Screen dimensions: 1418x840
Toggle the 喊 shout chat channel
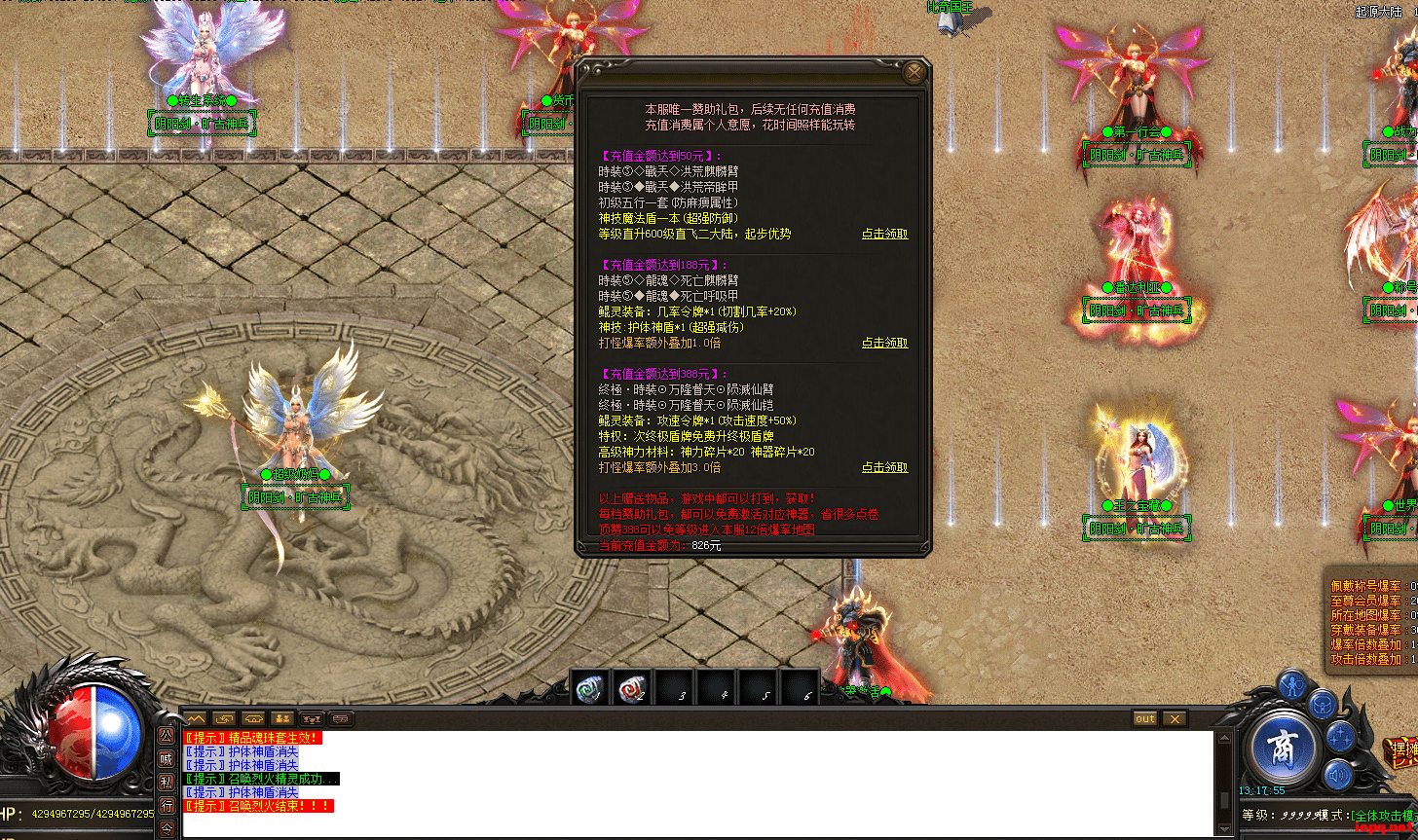tap(168, 756)
